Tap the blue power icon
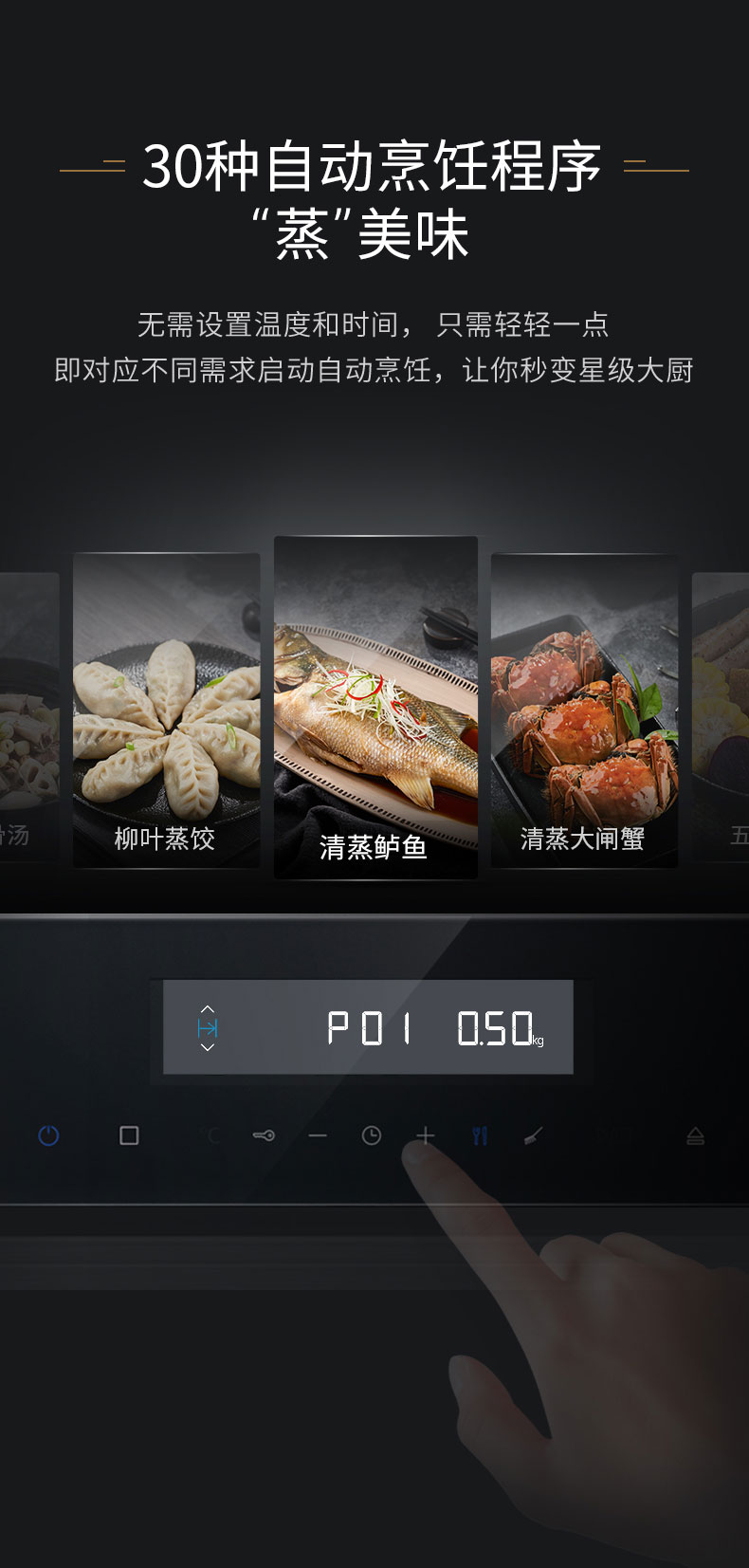Screen dimensions: 749x1568 pos(48,1135)
